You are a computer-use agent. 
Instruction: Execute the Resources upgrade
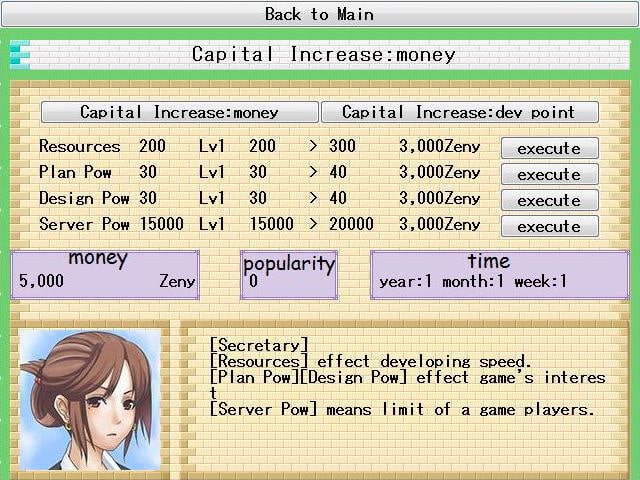click(x=549, y=148)
